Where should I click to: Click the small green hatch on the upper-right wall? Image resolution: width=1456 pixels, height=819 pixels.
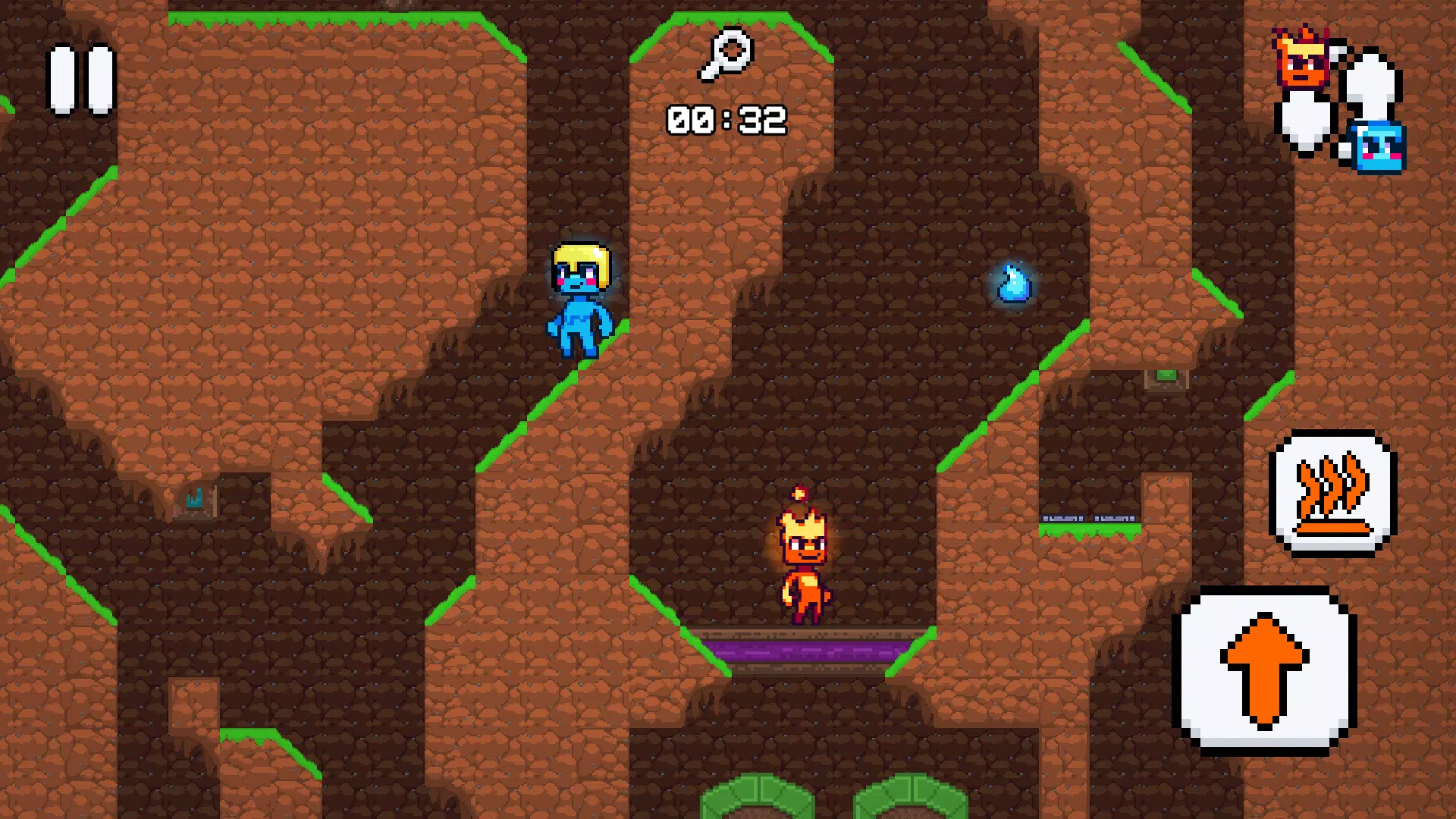[x=1166, y=377]
